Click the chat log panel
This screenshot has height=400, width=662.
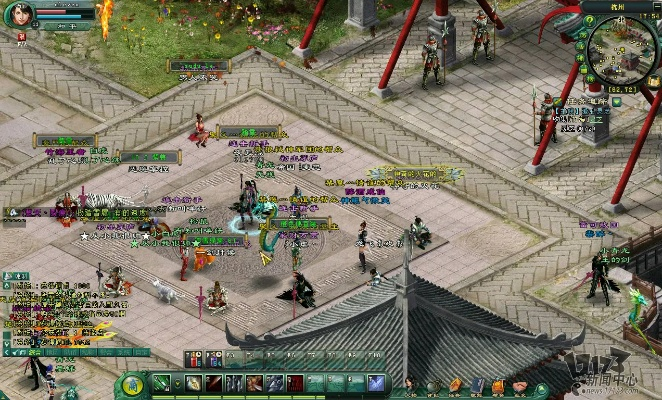coord(60,310)
